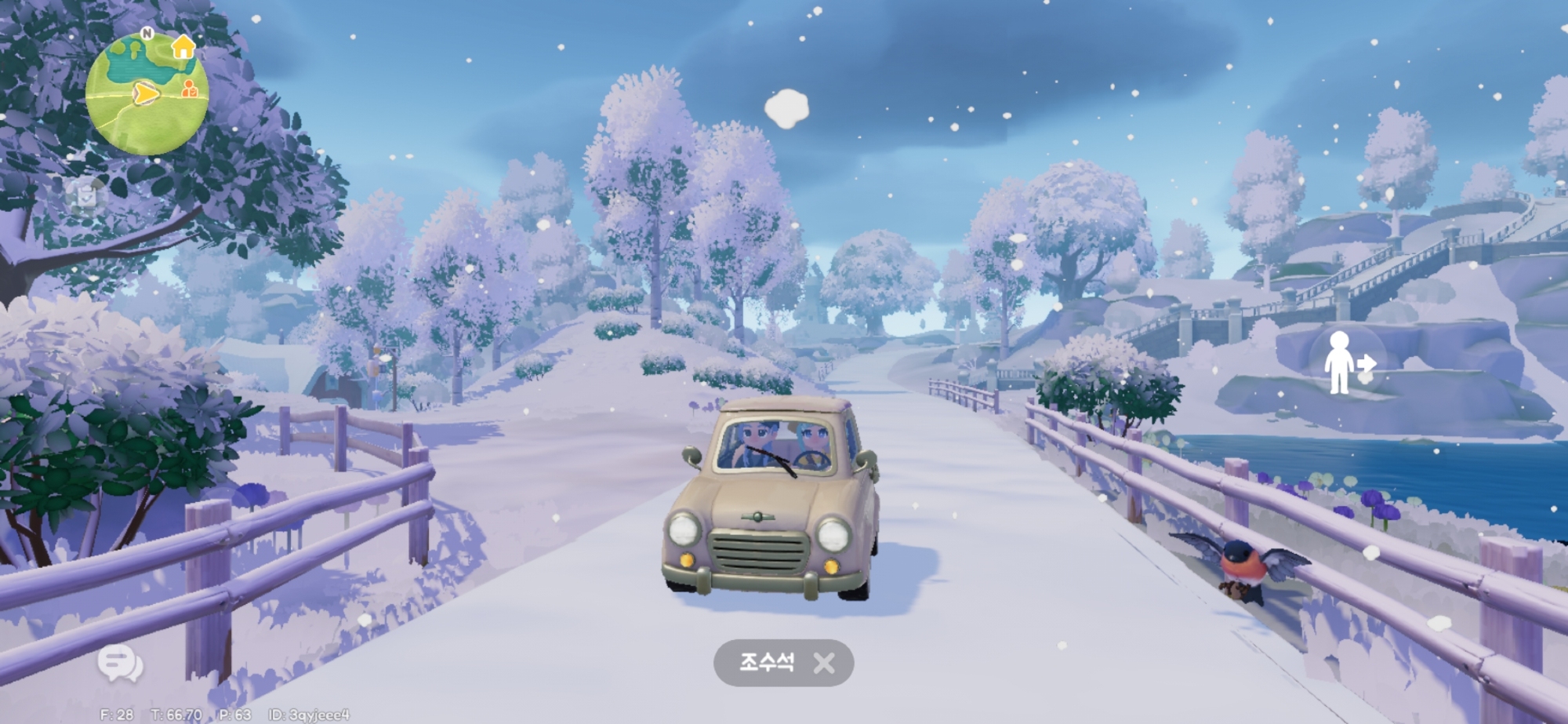Select the yellow home marker on minimap
The height and width of the screenshot is (724, 1568).
(x=183, y=46)
